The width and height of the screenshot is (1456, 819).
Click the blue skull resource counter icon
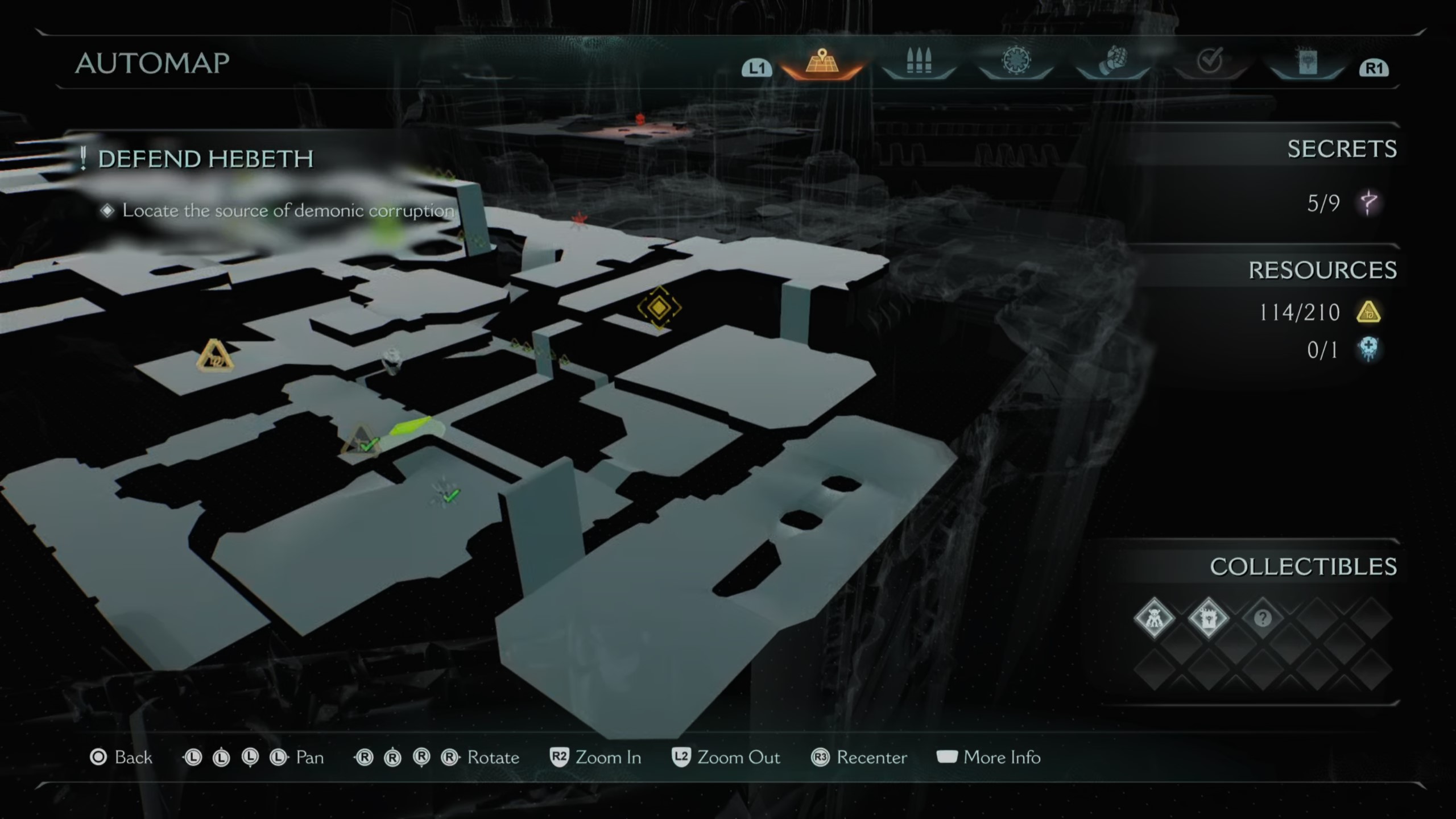coord(1368,349)
